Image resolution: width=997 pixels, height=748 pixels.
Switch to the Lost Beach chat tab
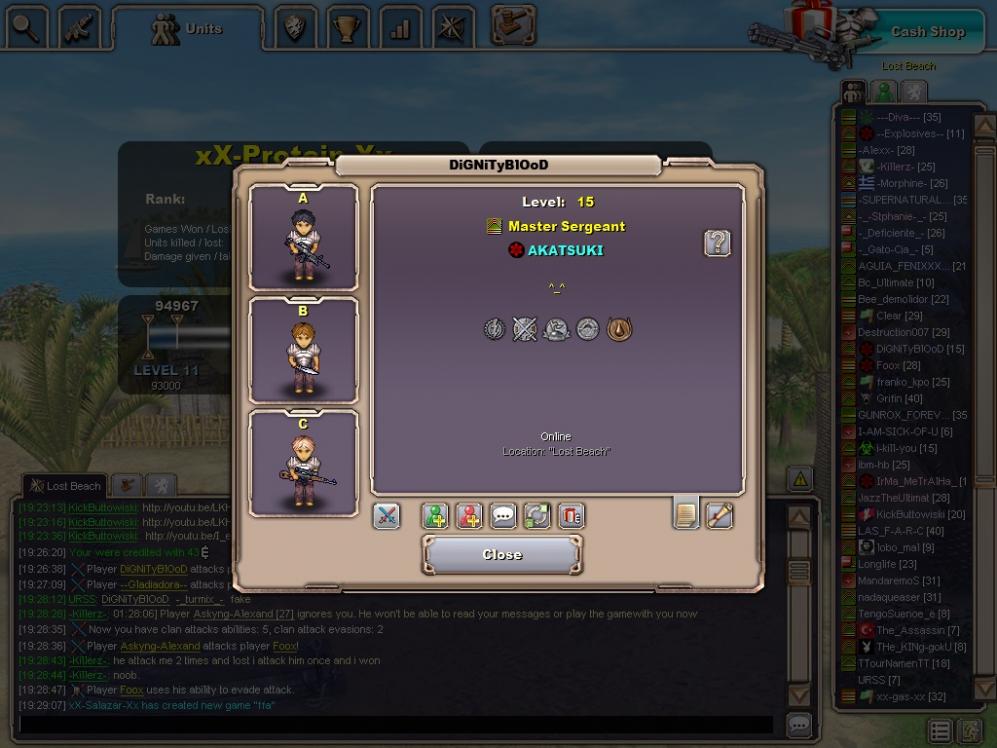66,486
